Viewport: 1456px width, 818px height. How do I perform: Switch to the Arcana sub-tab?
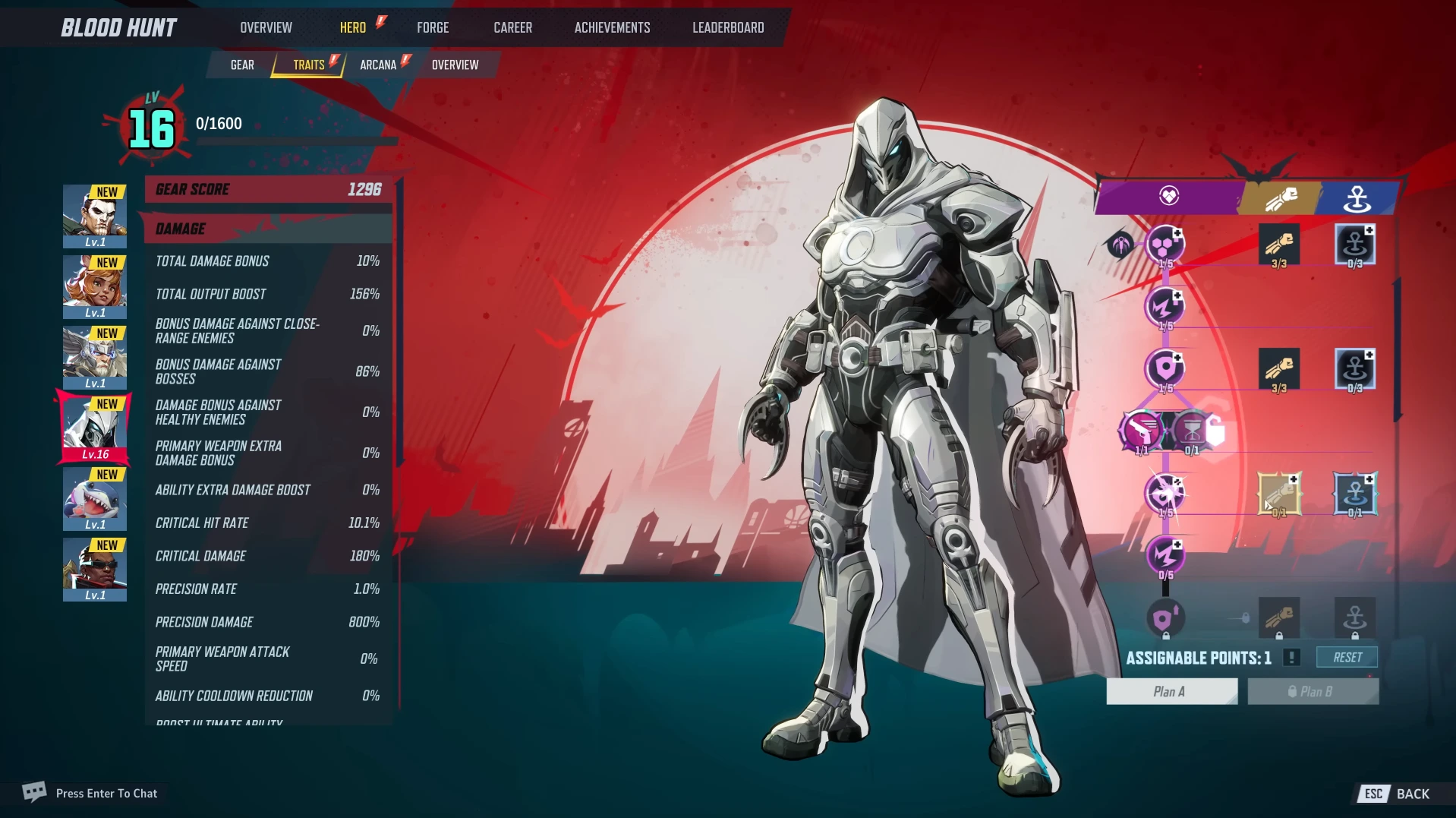coord(378,65)
